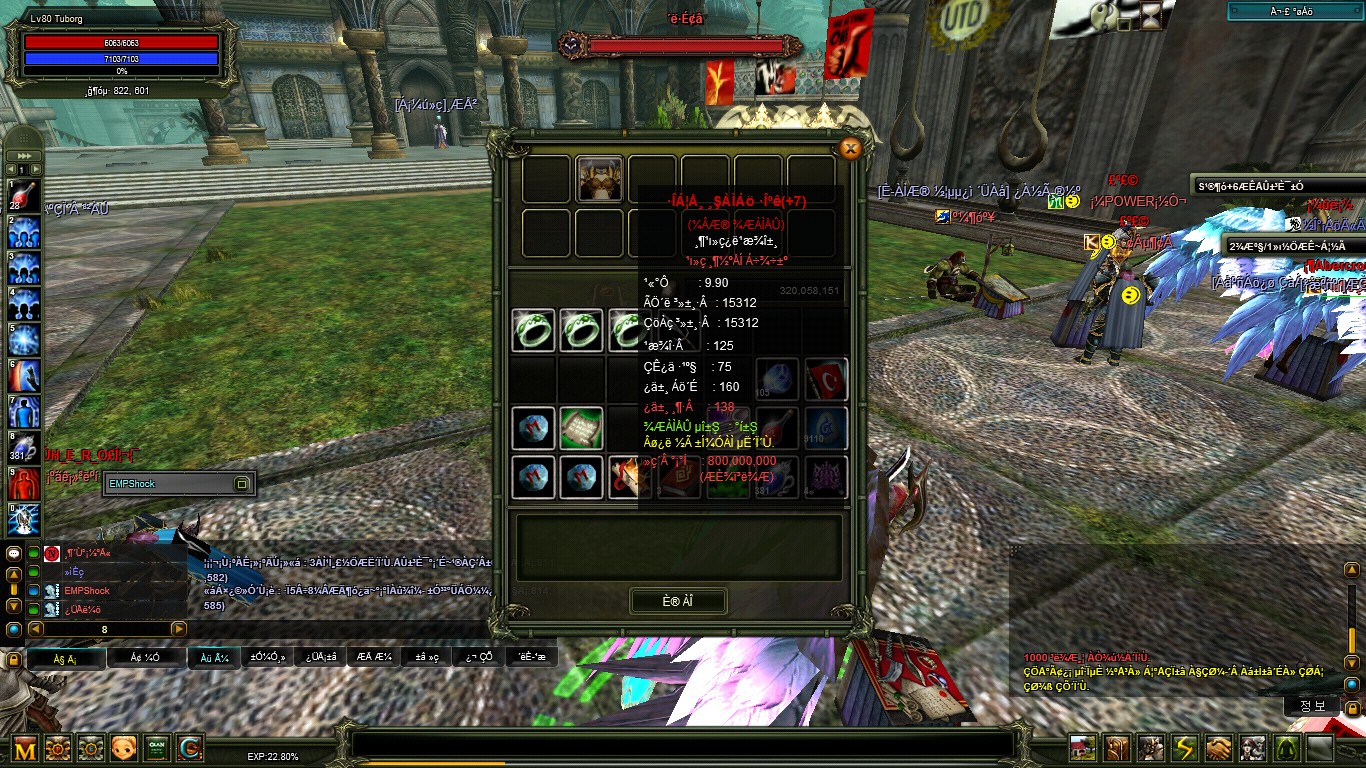Image resolution: width=1366 pixels, height=768 pixels.
Task: Toggle the EMPShock target panel button
Action: (241, 484)
